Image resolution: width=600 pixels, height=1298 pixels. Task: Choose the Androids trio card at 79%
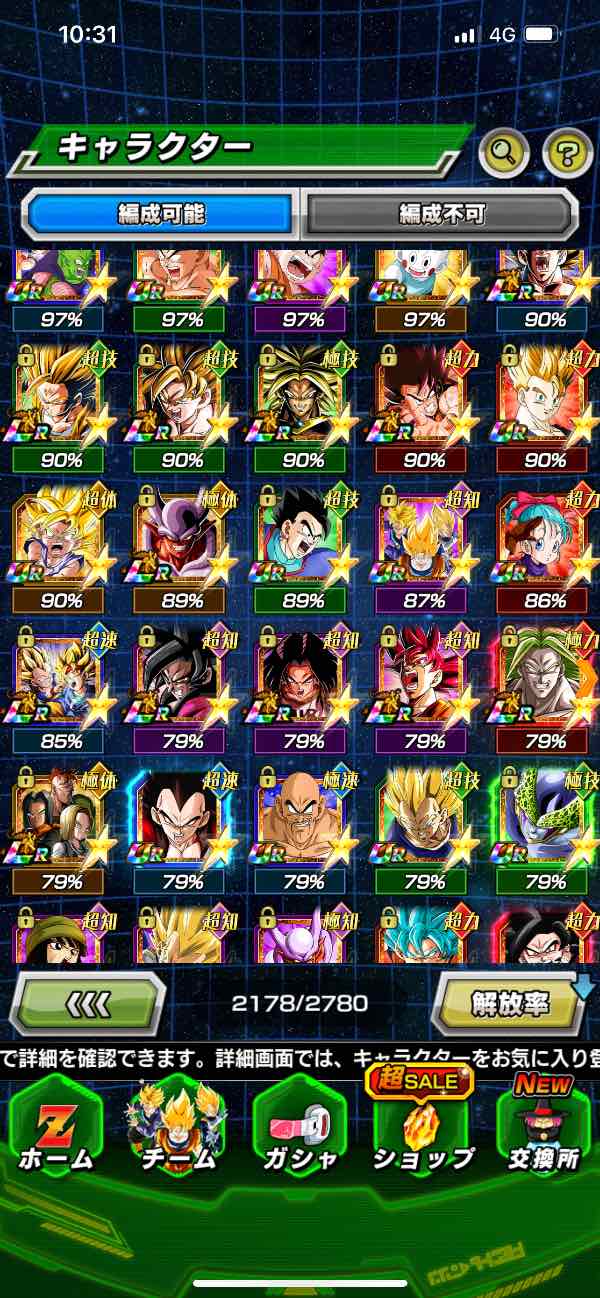[58, 820]
